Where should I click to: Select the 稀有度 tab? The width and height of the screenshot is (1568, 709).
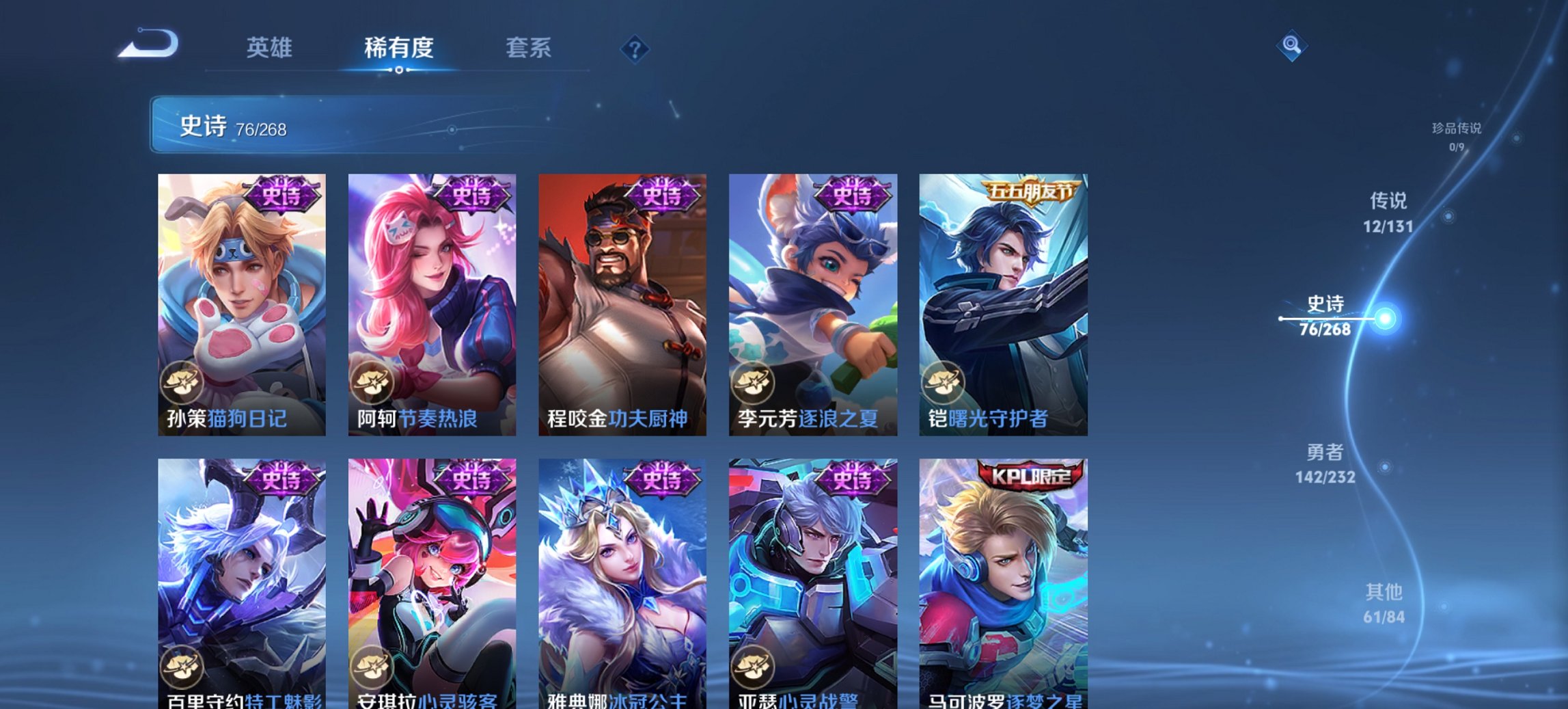[x=398, y=48]
